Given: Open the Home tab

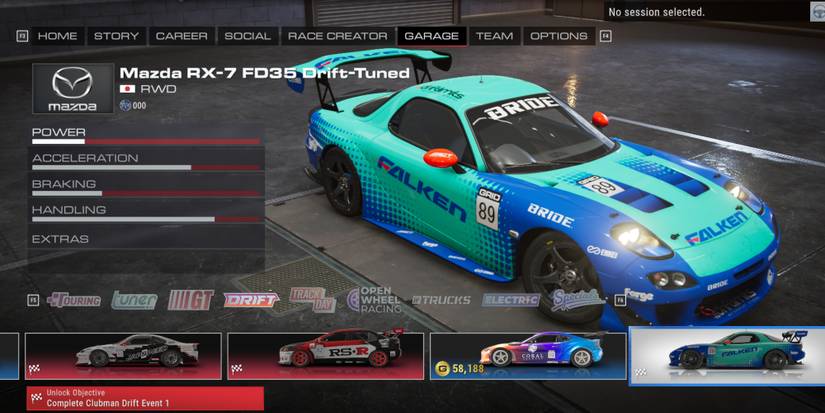Looking at the screenshot, I should pos(57,36).
